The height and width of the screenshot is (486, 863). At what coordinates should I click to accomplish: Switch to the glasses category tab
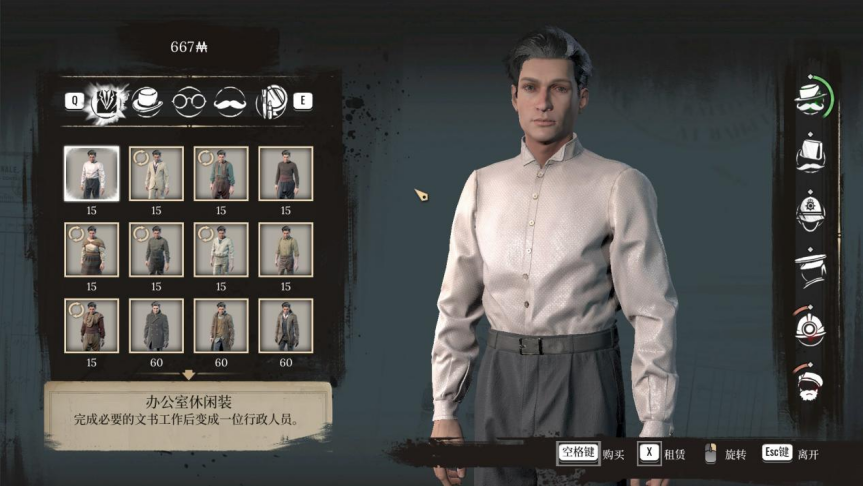pos(188,100)
